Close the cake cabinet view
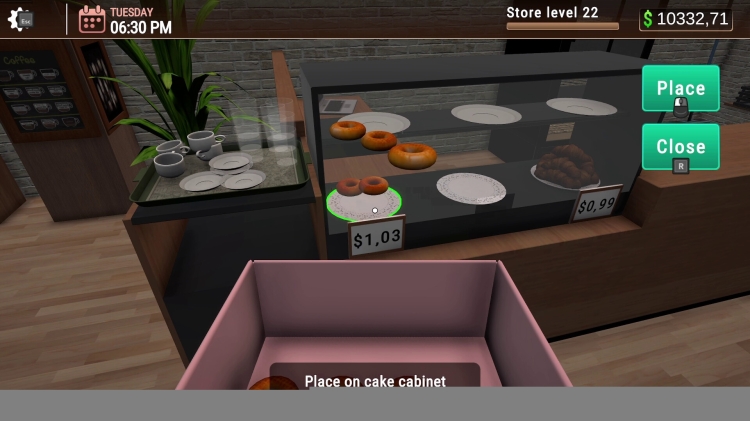The height and width of the screenshot is (422, 750). pyautogui.click(x=680, y=147)
